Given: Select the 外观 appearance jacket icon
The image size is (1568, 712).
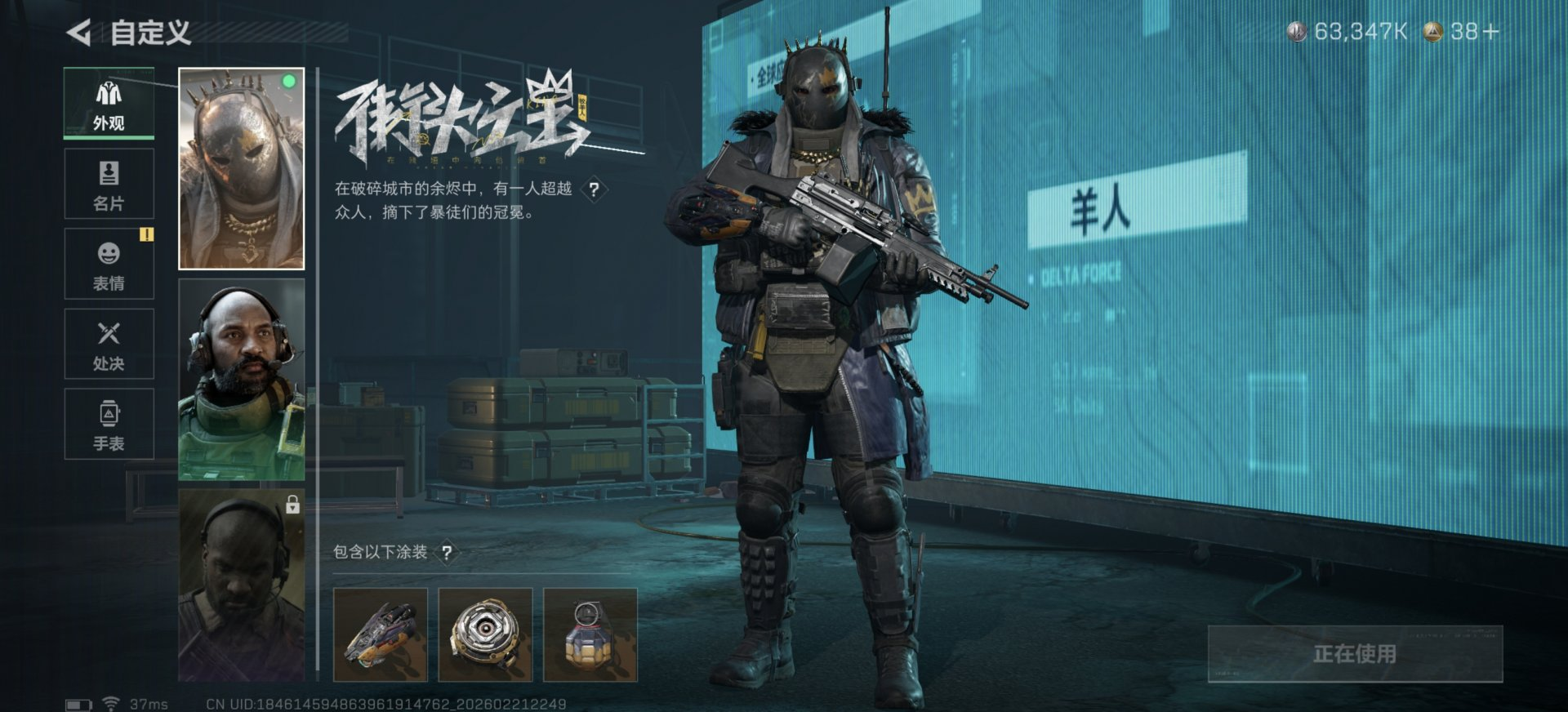Looking at the screenshot, I should click(x=109, y=92).
